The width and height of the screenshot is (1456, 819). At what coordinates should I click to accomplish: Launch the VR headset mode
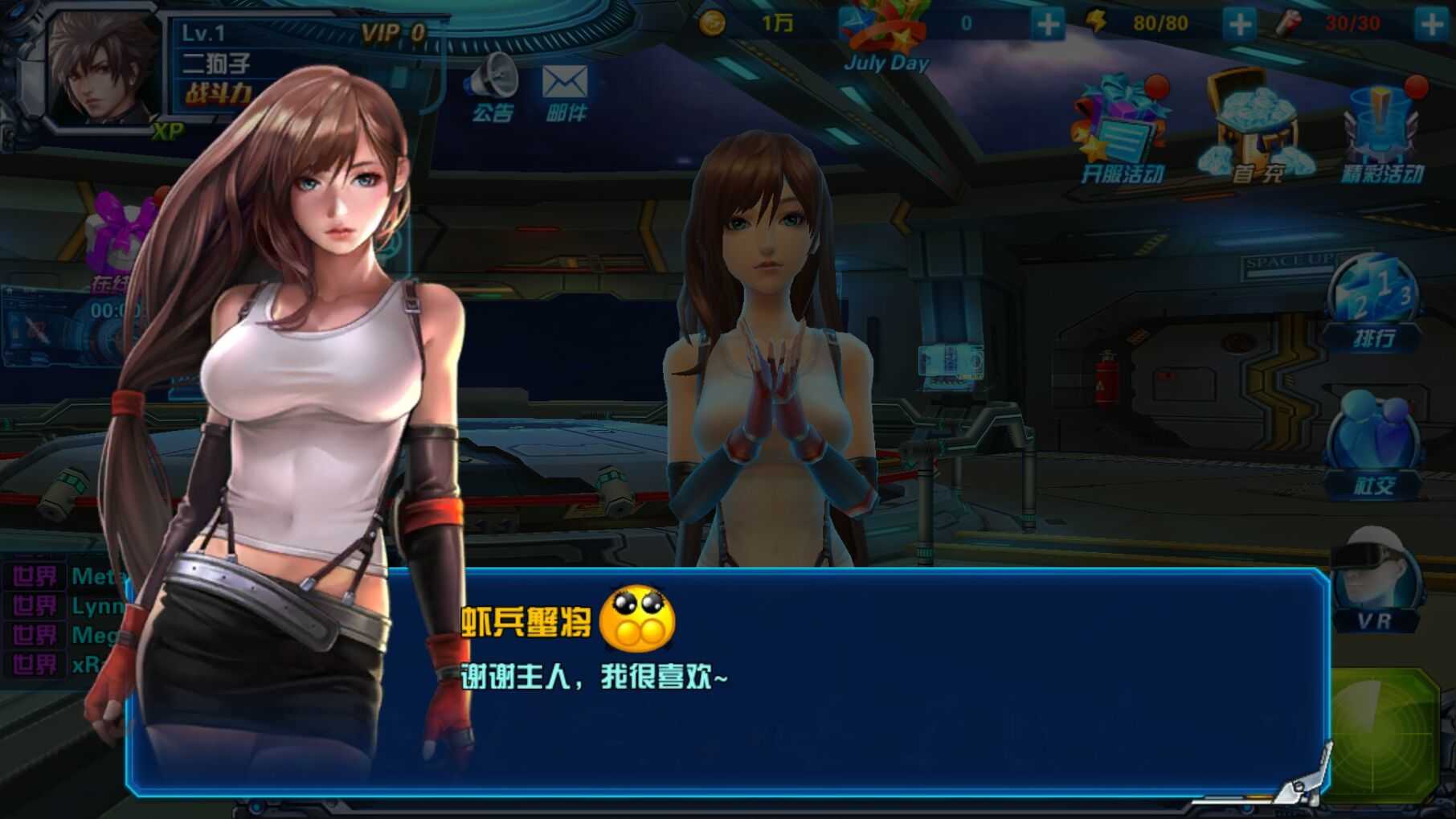[1375, 583]
